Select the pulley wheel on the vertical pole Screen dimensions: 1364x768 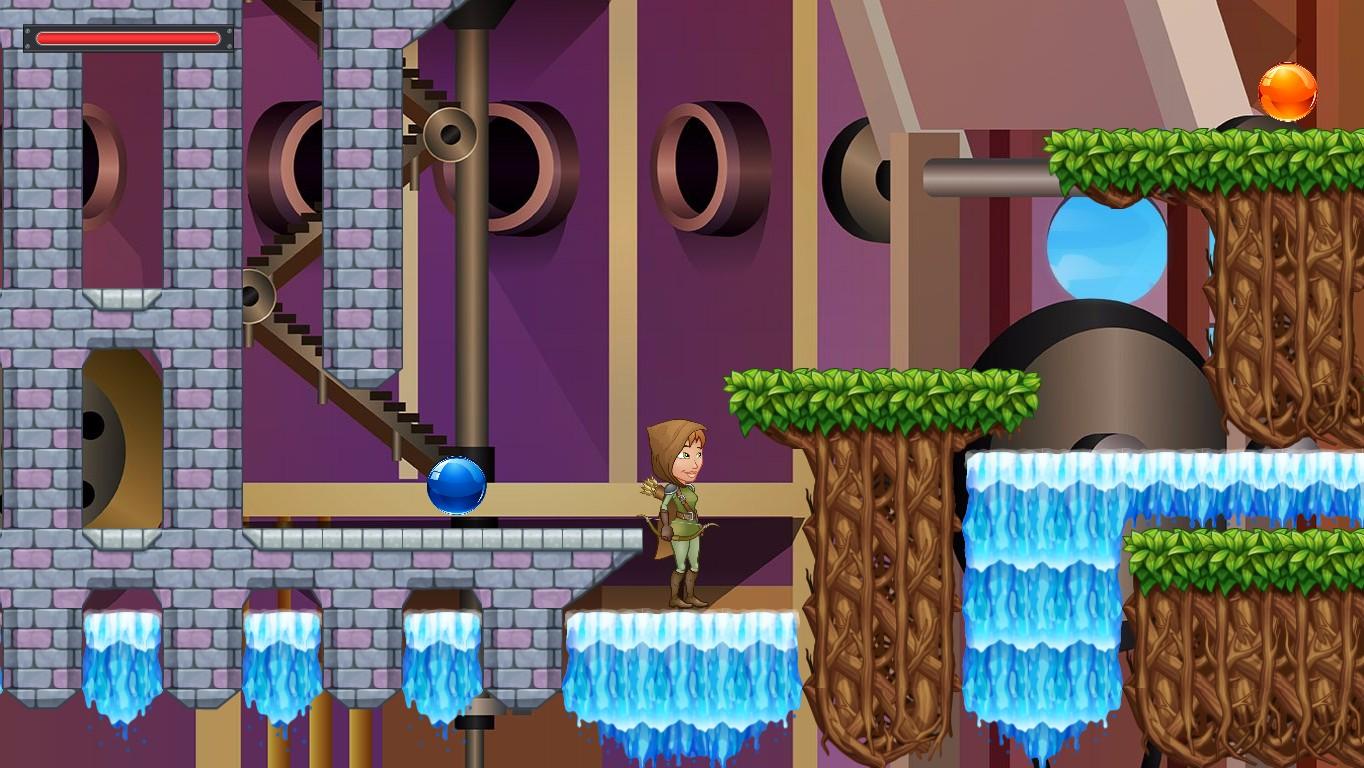(448, 135)
